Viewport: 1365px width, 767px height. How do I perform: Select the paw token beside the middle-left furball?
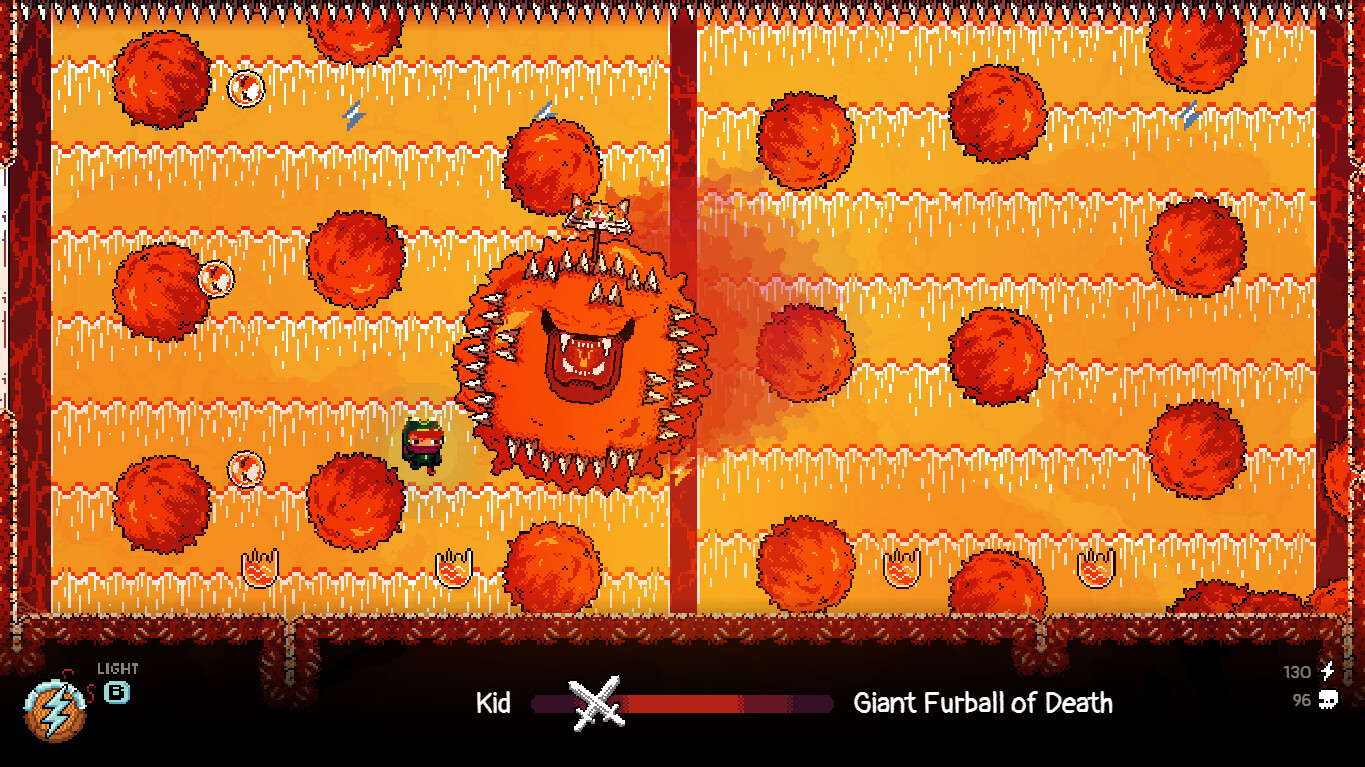coord(215,278)
